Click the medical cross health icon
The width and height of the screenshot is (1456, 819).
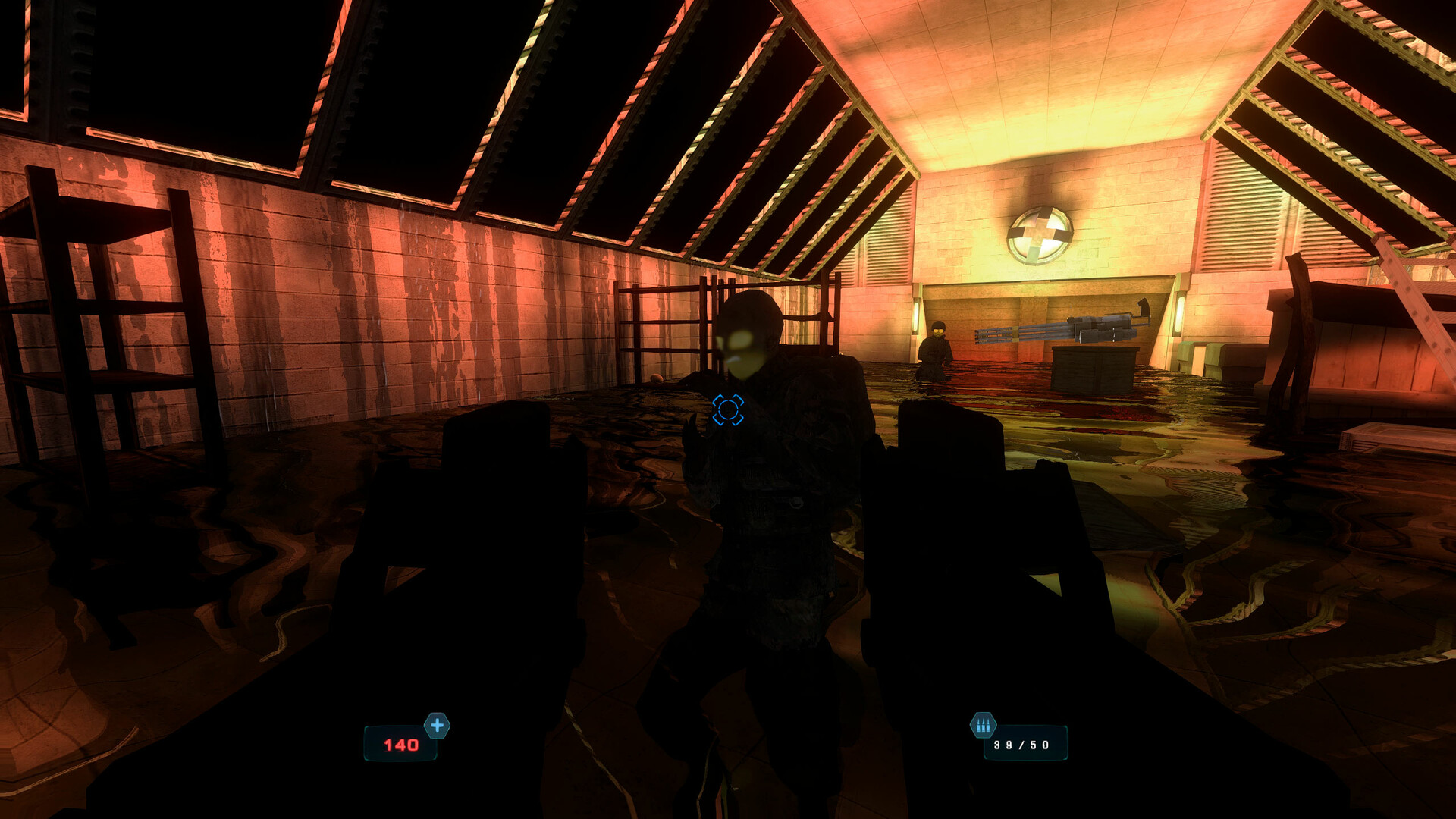[x=437, y=725]
